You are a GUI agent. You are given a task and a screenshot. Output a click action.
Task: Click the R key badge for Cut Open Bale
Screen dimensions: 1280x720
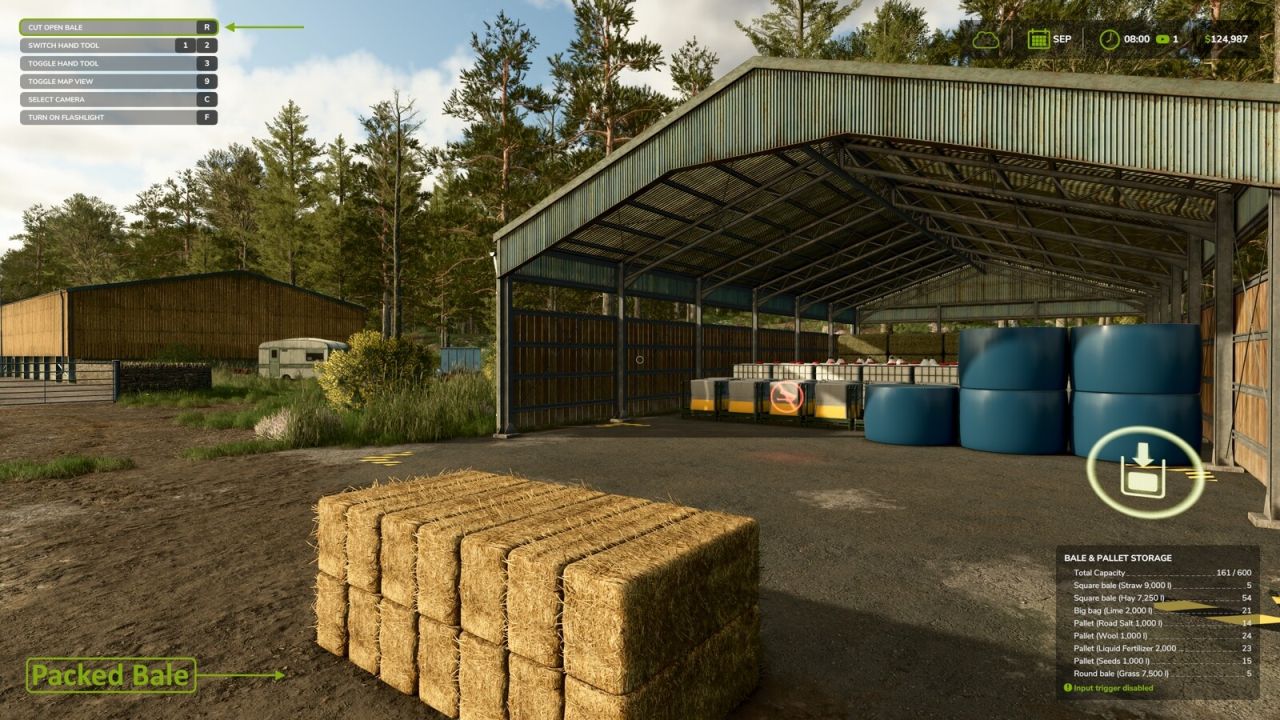pyautogui.click(x=205, y=27)
